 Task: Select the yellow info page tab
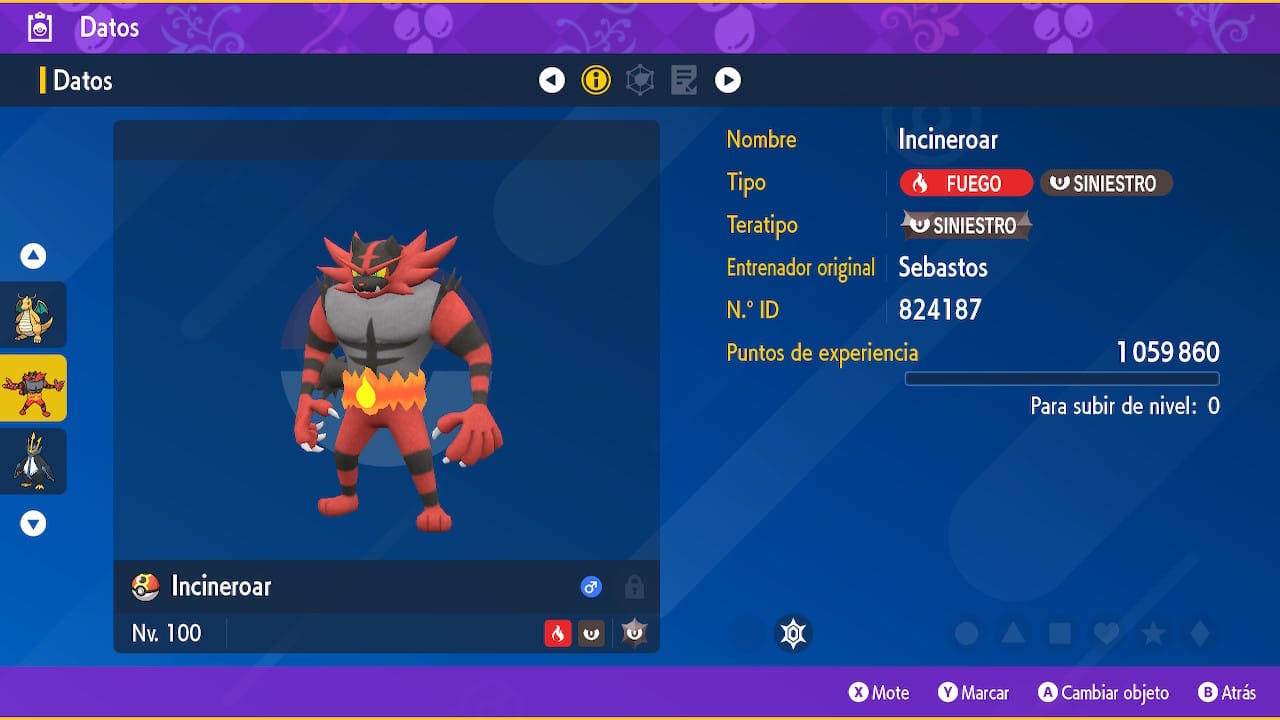point(596,80)
